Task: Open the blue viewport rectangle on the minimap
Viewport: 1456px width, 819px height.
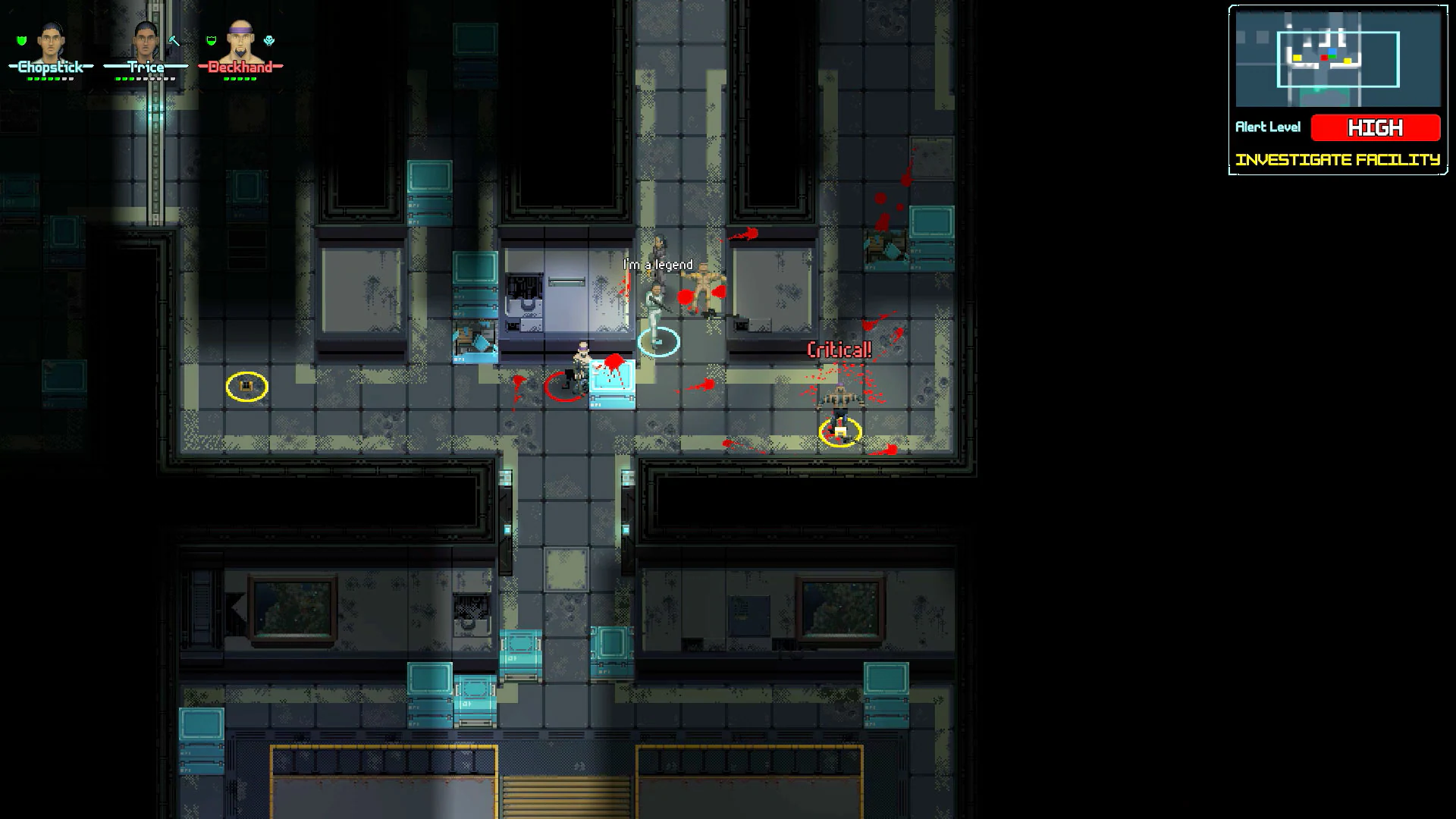Action: coord(1338,59)
